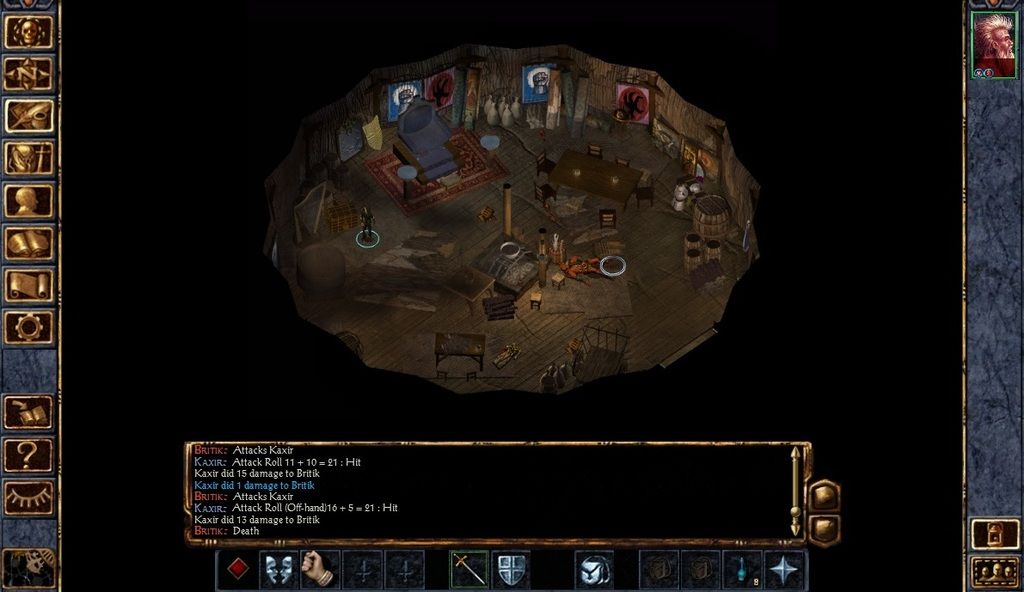
Task: Open the options gear menu
Action: pos(29,327)
